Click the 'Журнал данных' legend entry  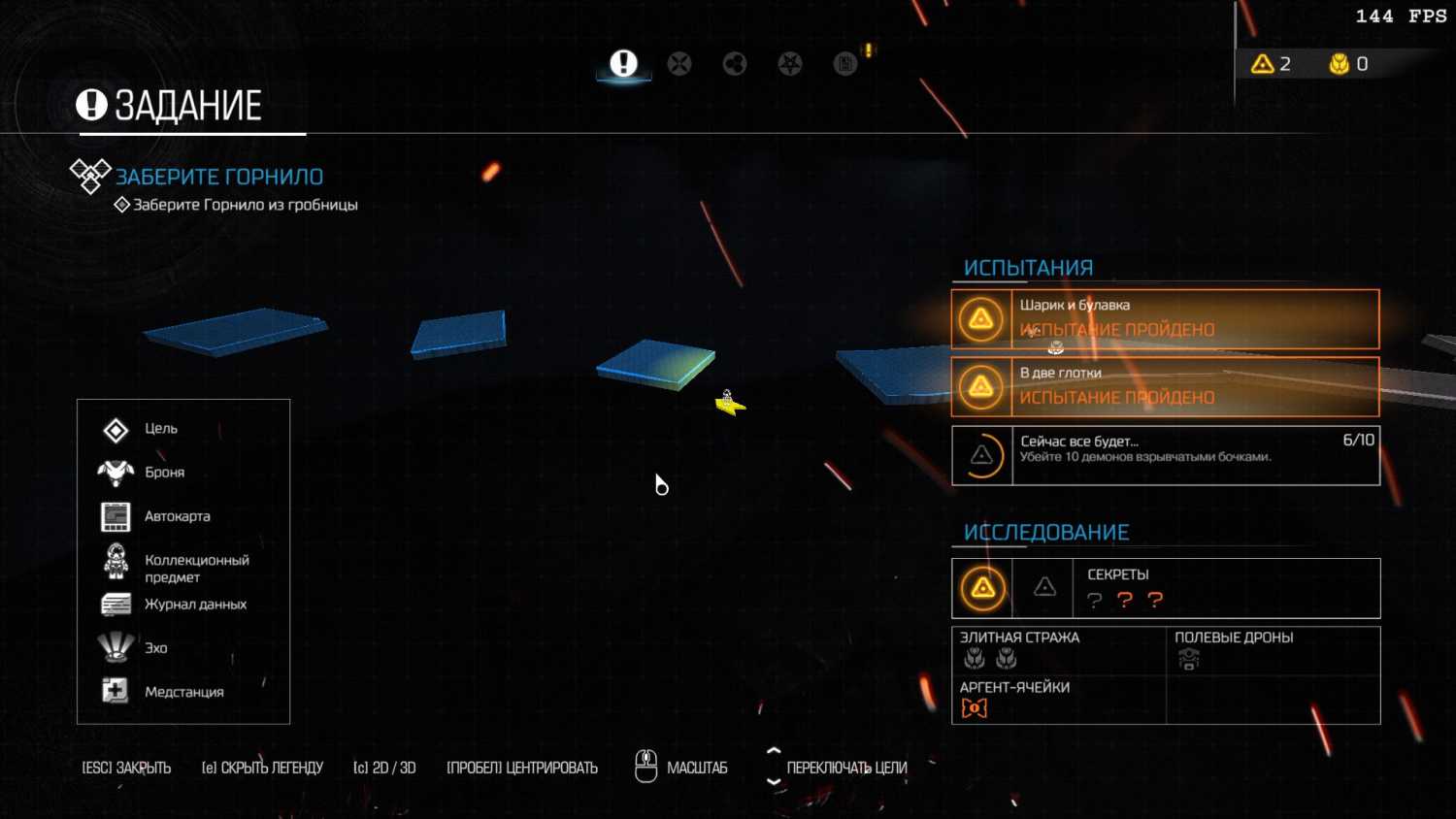click(x=195, y=605)
